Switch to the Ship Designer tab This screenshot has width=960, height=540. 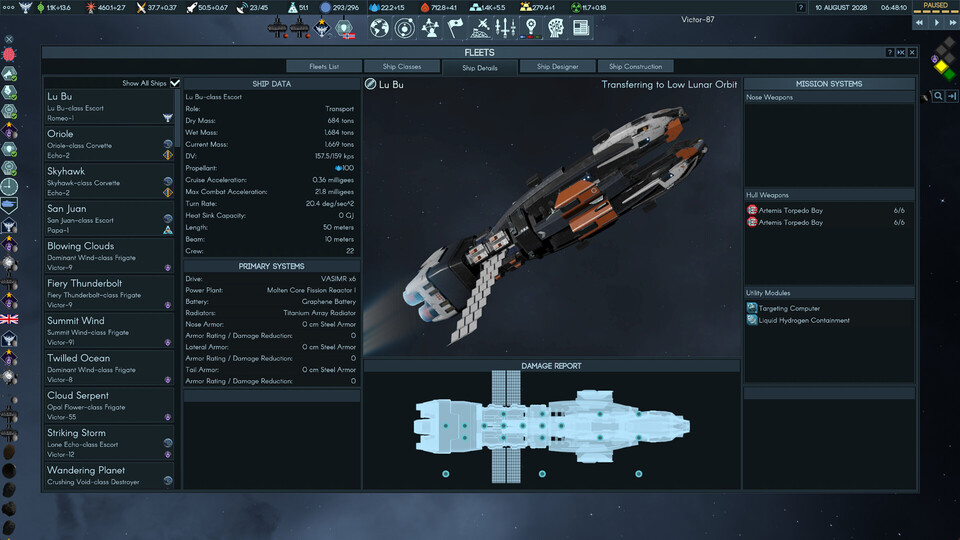pos(557,67)
